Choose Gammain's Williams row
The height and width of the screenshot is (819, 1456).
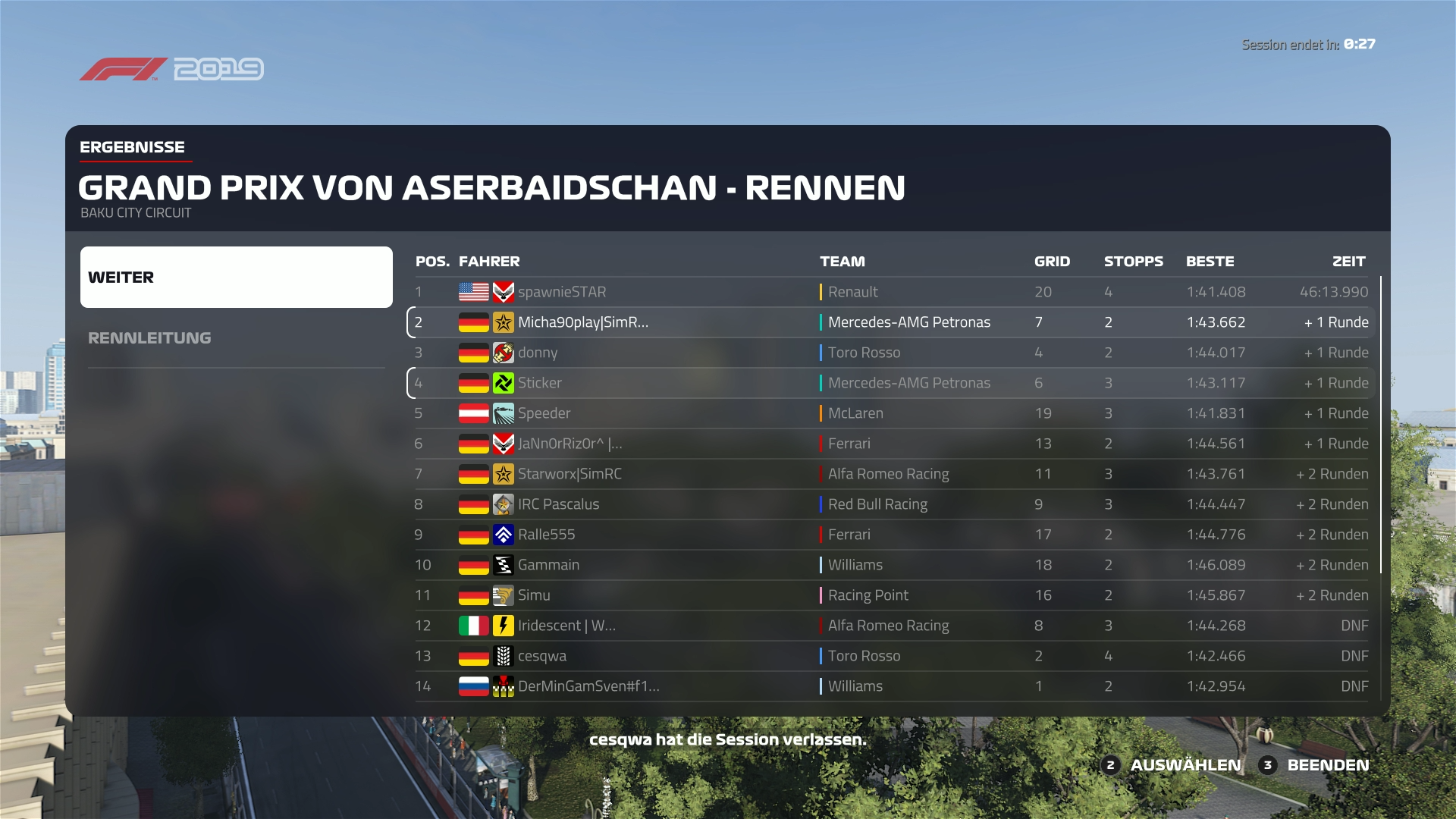[891, 565]
